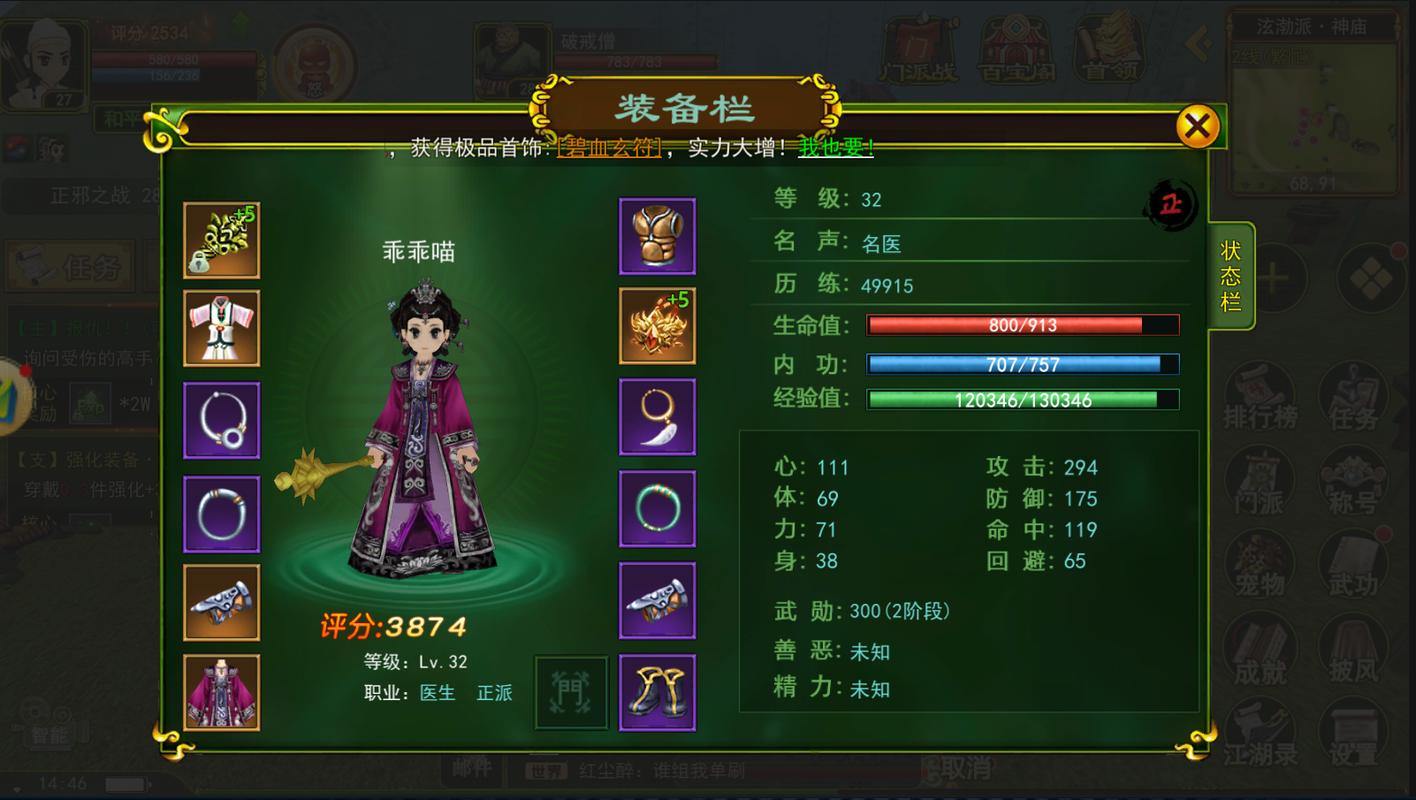Image resolution: width=1416 pixels, height=800 pixels.
Task: Open the 世界 chat channel selector
Action: pyautogui.click(x=546, y=771)
